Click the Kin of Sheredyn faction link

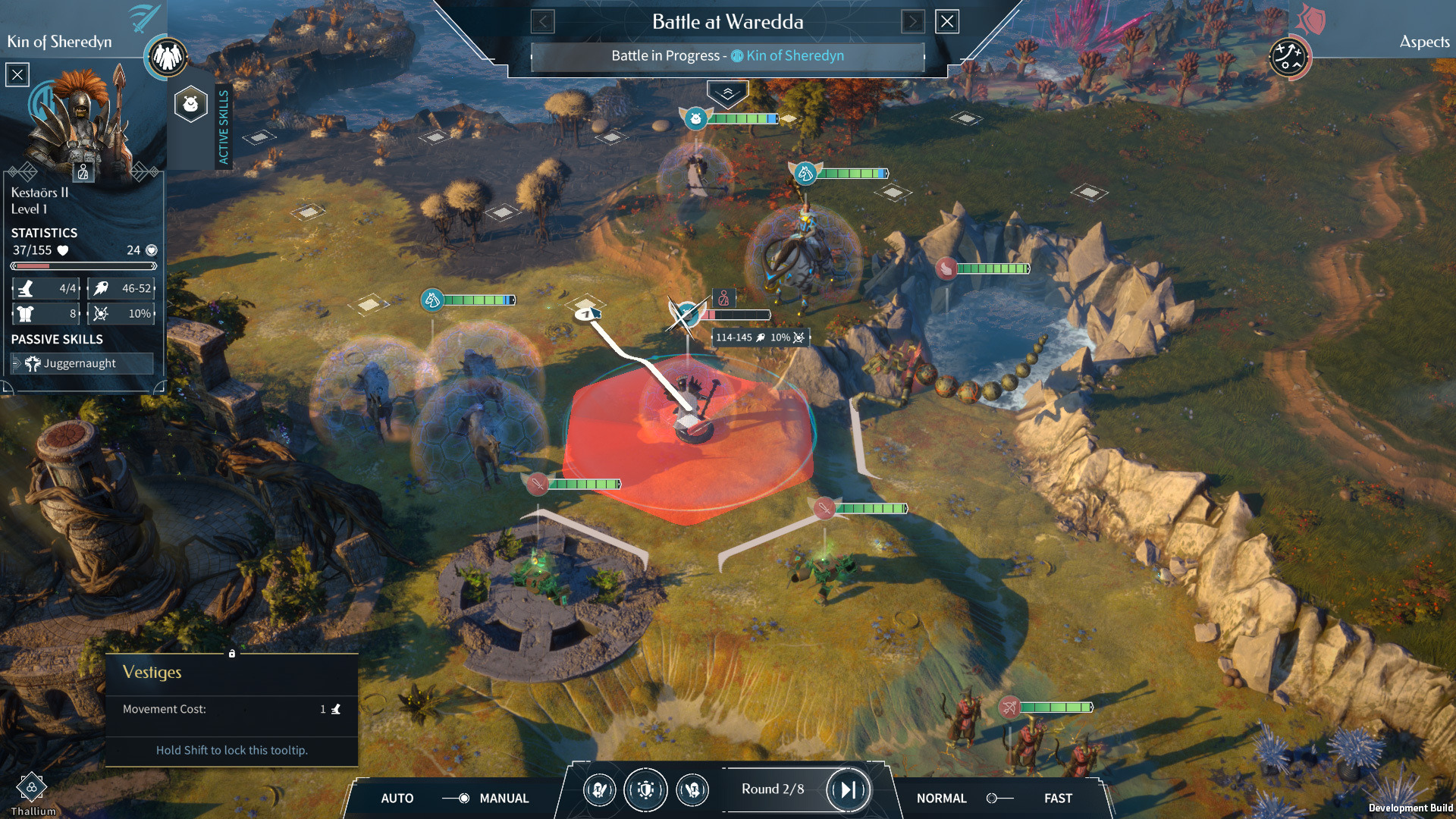coord(794,55)
